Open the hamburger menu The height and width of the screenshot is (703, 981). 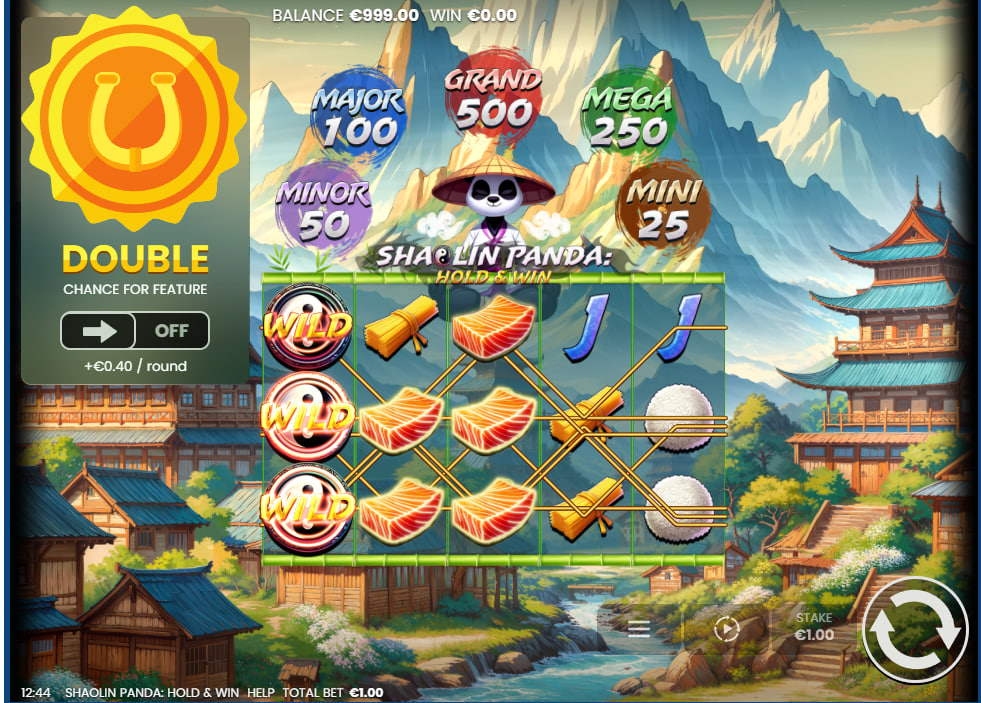[x=639, y=629]
